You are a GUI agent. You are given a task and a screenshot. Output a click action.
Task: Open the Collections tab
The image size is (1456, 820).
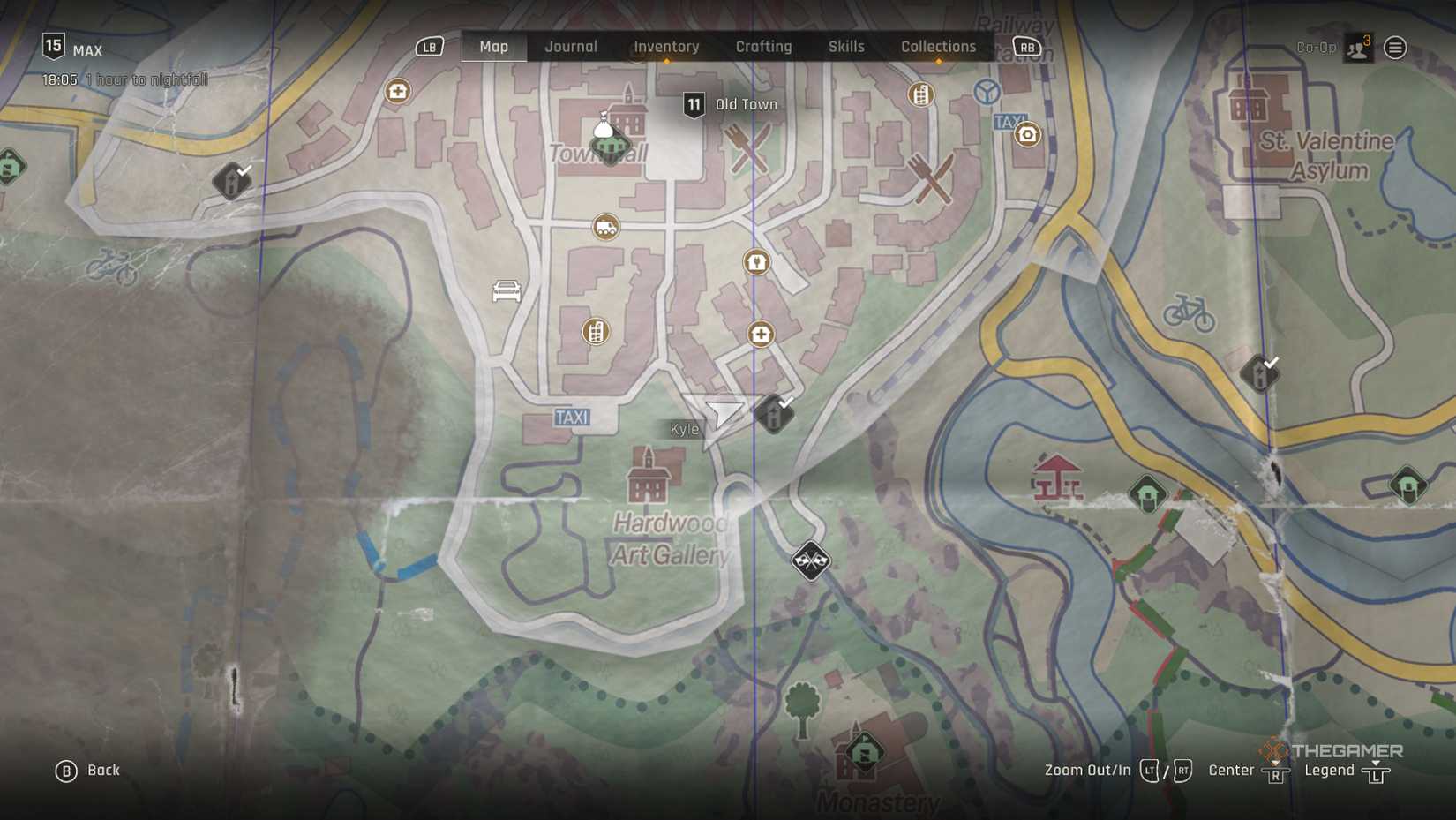pos(938,47)
